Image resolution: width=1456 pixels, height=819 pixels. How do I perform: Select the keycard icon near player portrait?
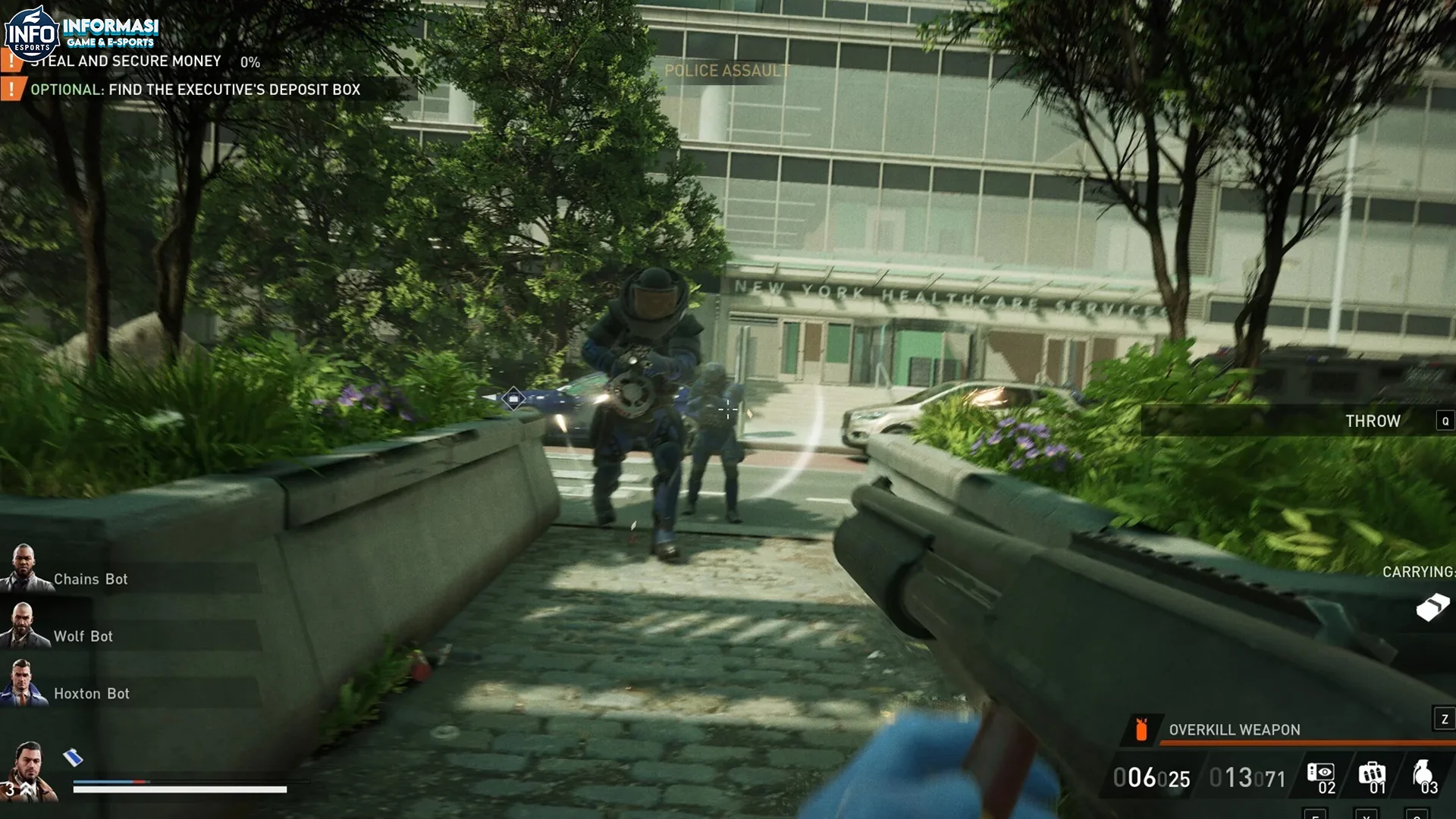73,757
